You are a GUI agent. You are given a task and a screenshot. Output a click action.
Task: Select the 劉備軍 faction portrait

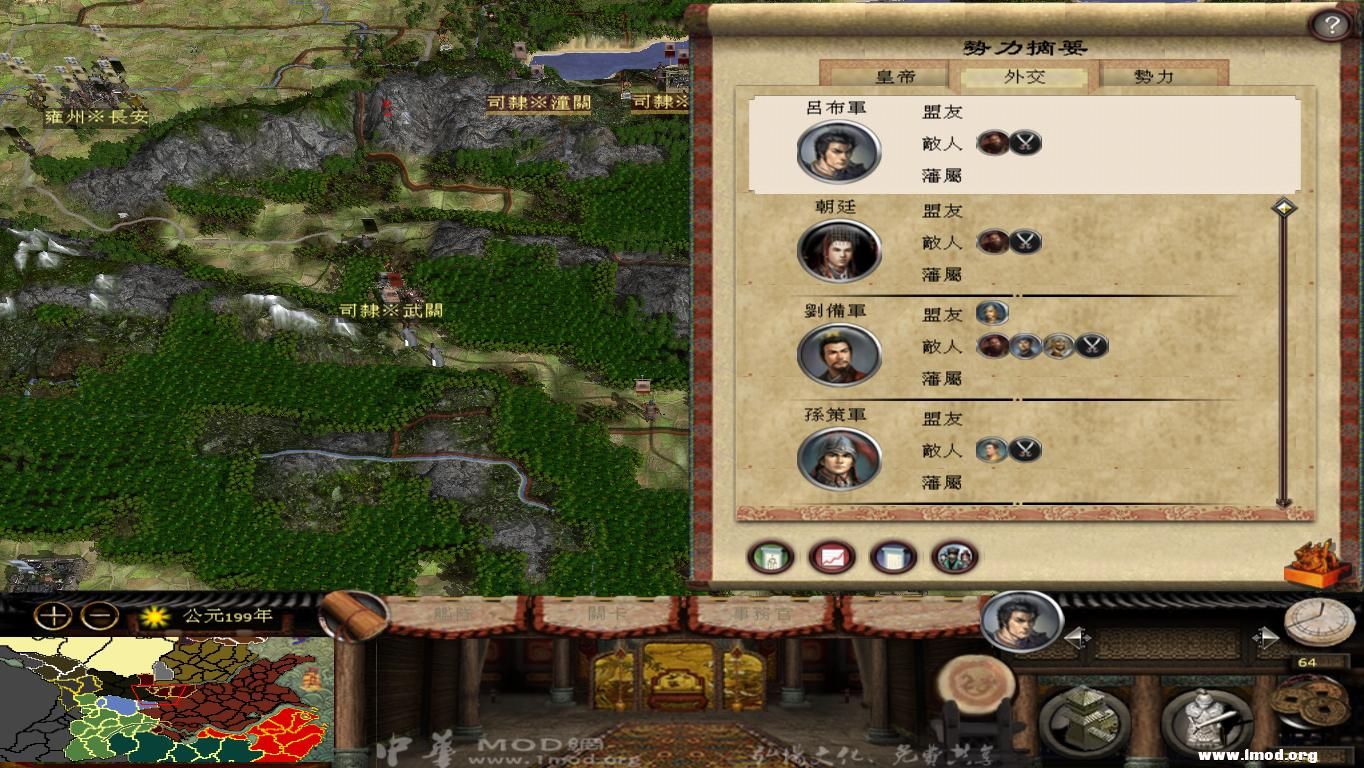point(840,356)
